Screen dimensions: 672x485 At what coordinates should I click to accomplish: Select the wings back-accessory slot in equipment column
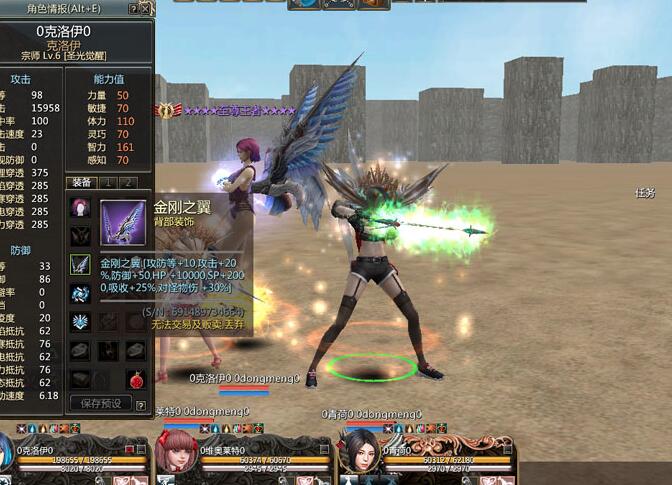[x=80, y=265]
